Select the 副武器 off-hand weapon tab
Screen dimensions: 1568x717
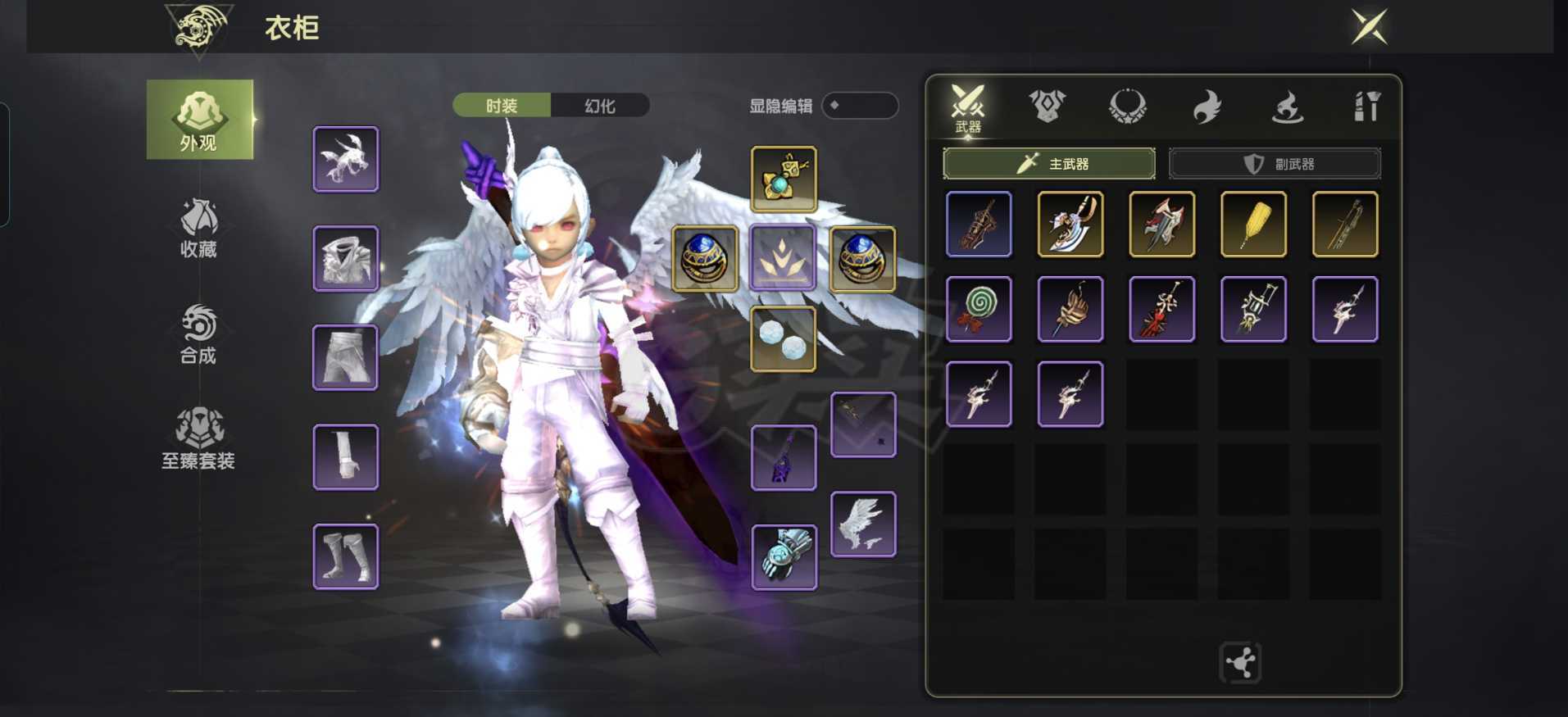(x=1275, y=164)
